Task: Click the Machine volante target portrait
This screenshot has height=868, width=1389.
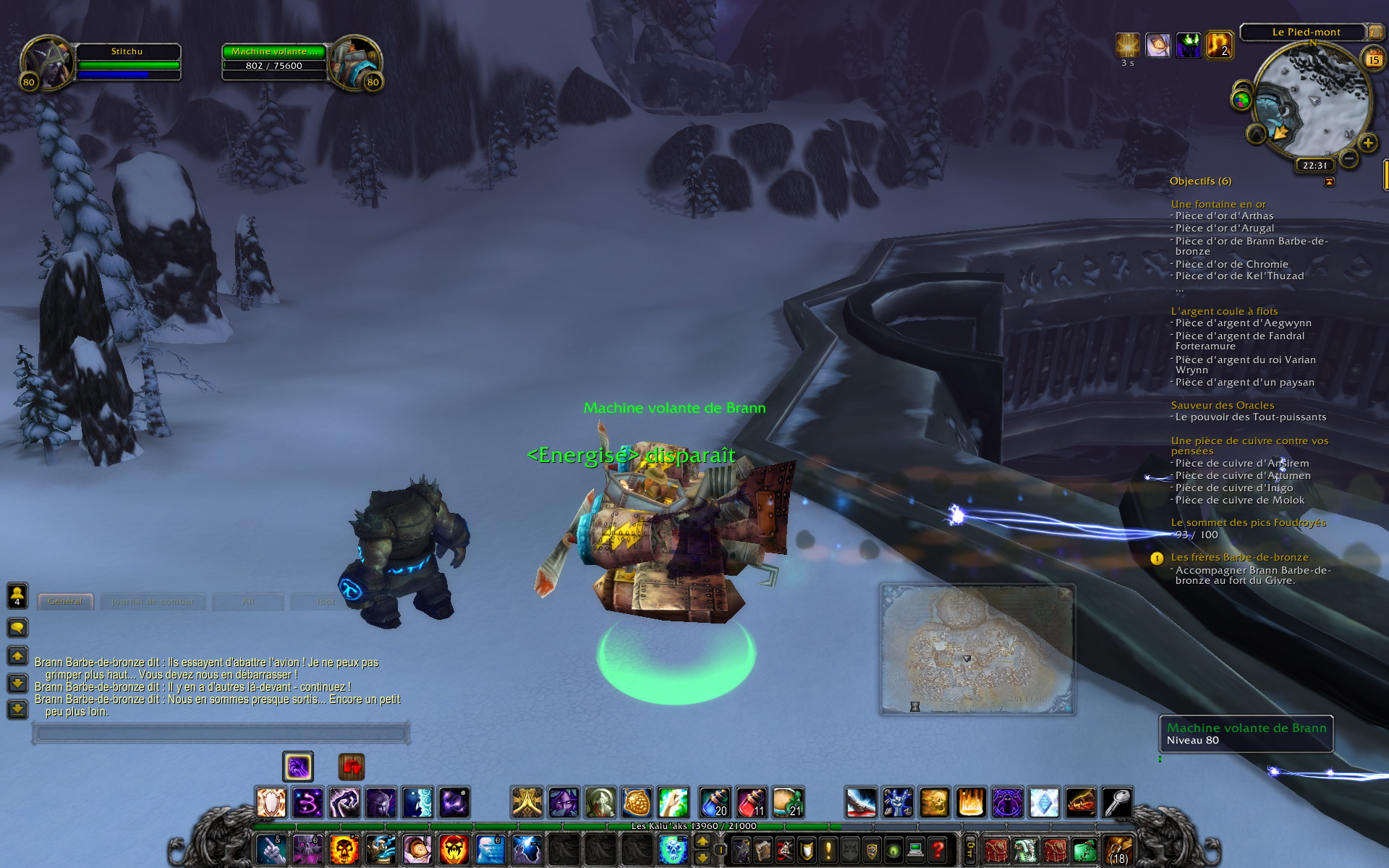Action: (354, 63)
